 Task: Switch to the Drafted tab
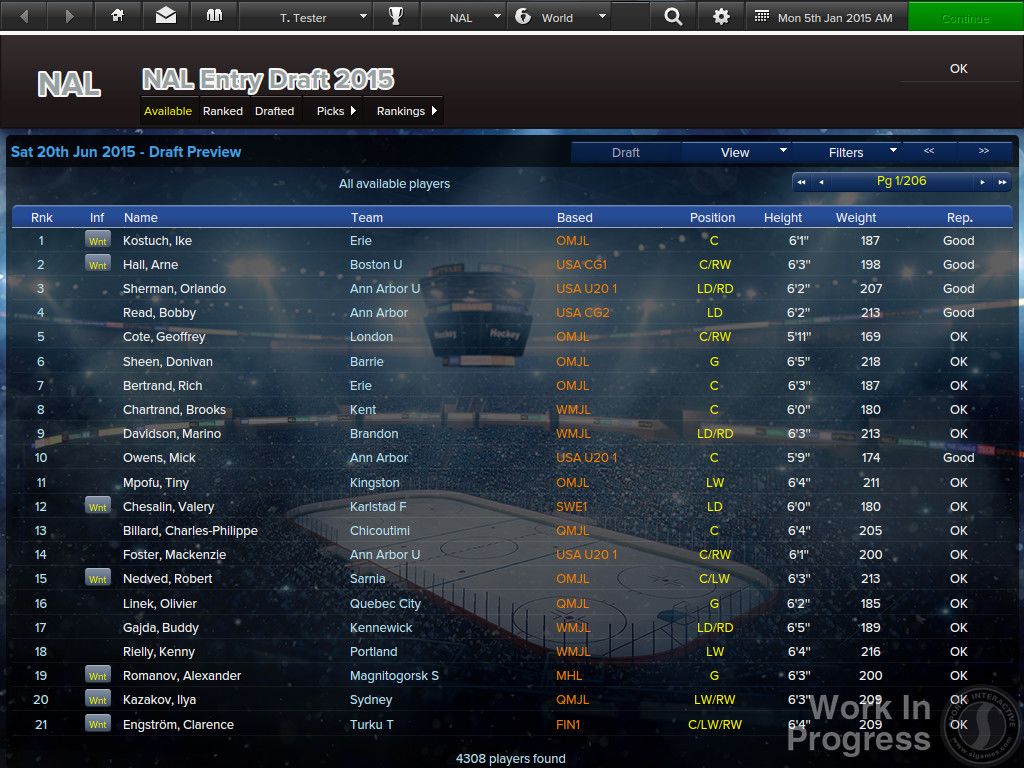coord(274,111)
